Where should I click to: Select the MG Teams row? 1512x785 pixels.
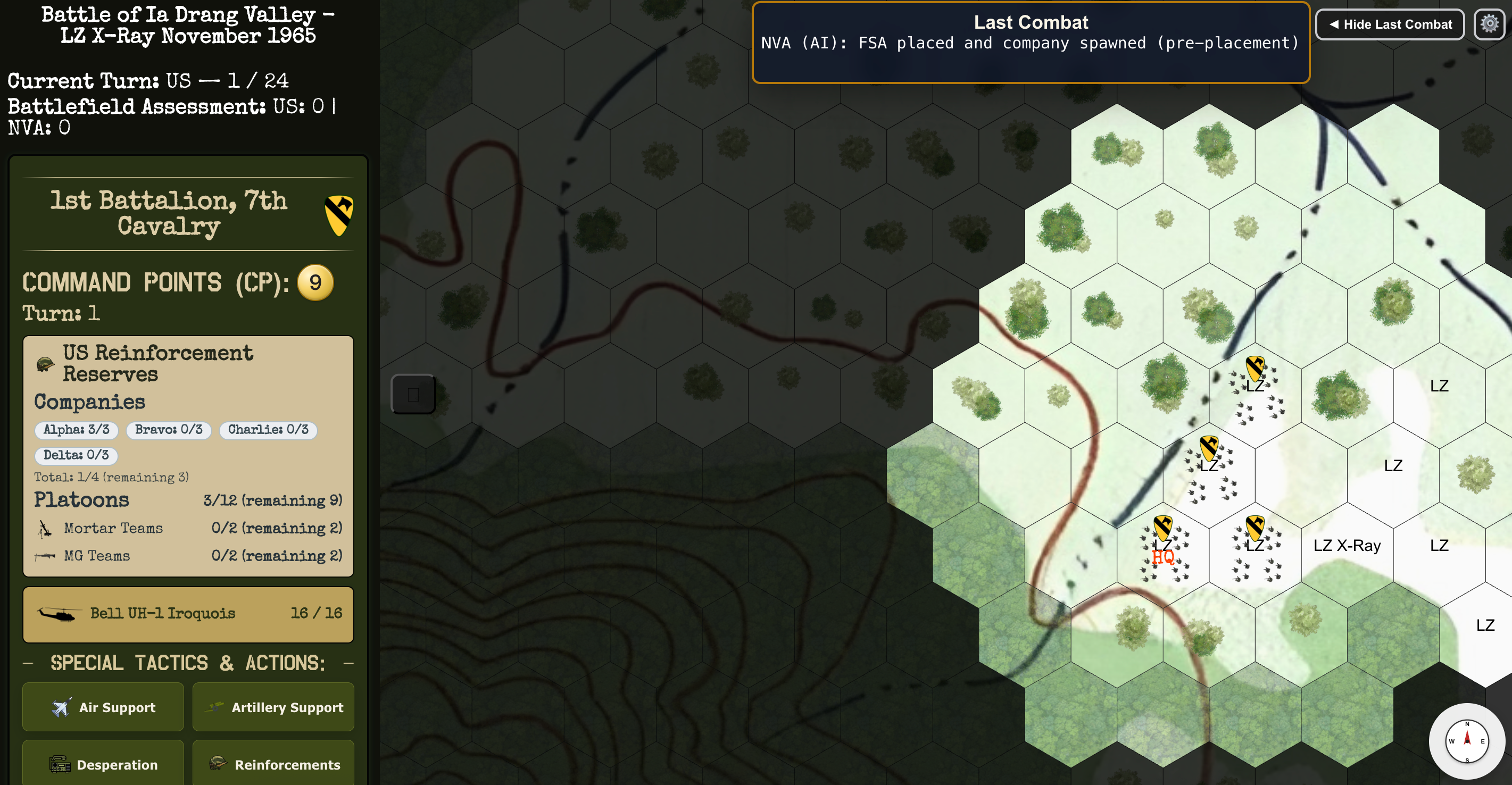[188, 556]
